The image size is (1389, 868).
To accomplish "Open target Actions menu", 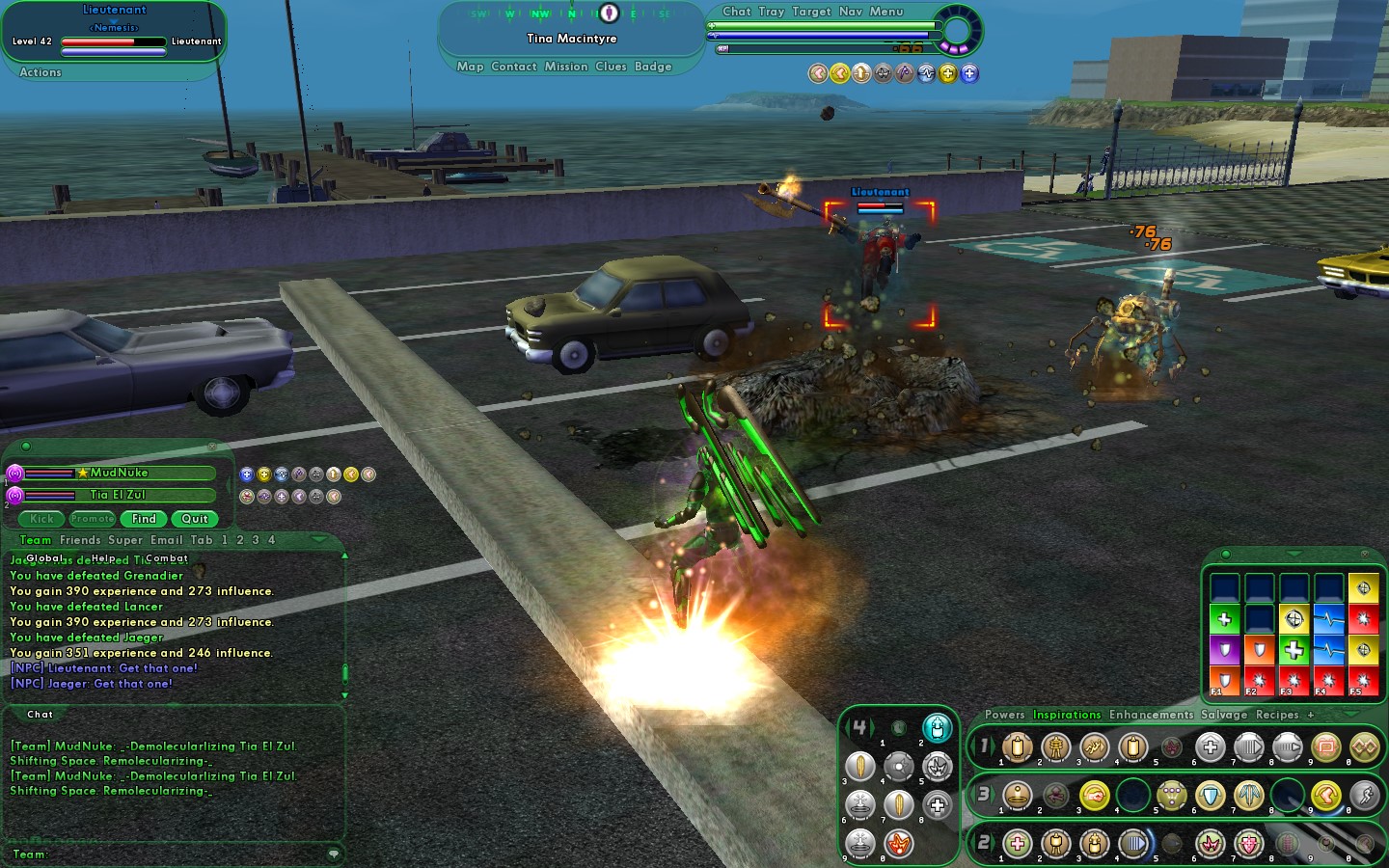I will (x=41, y=72).
